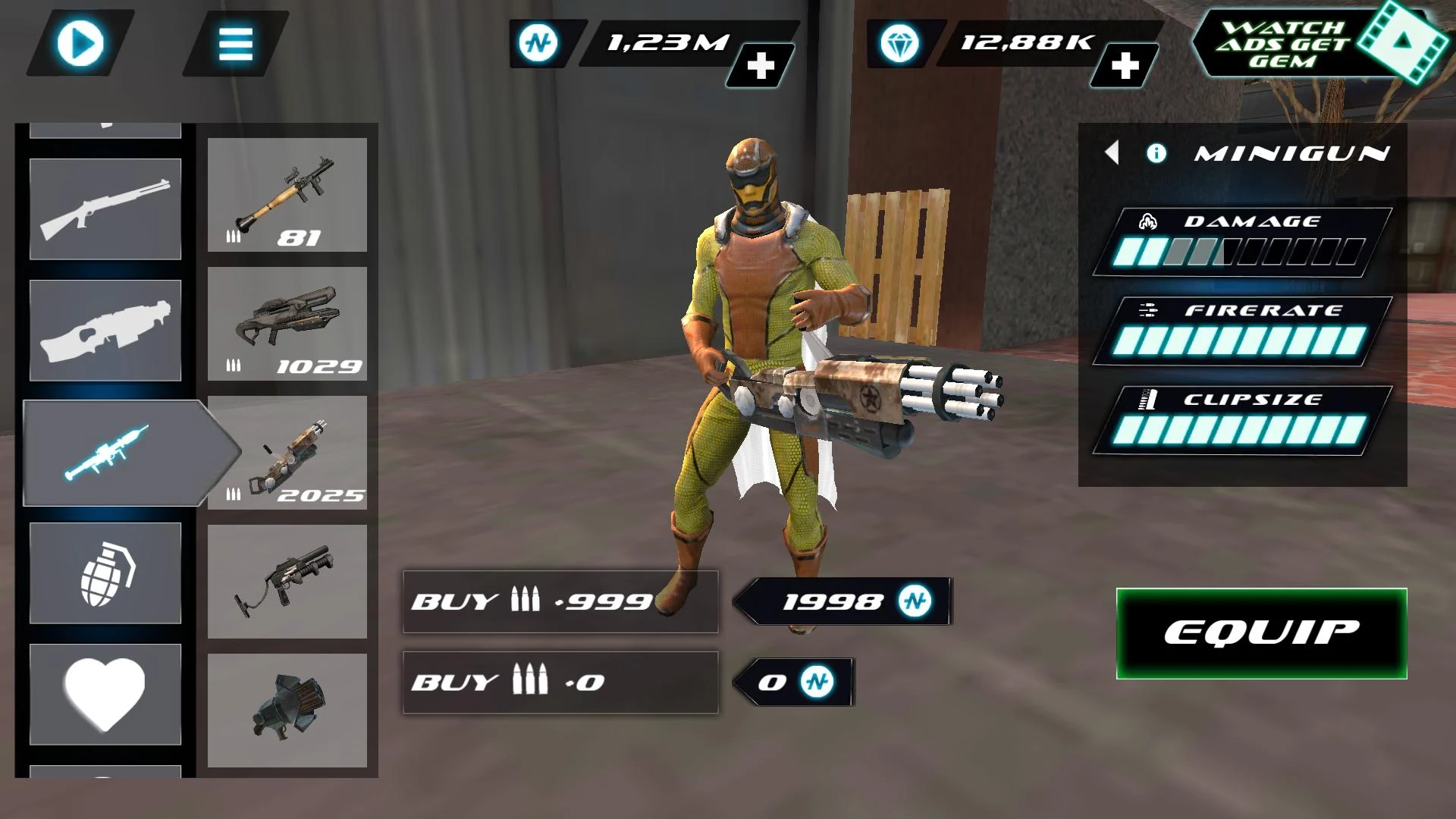Buy 999 ammo for 1998 coins
This screenshot has height=819, width=1456.
click(561, 603)
